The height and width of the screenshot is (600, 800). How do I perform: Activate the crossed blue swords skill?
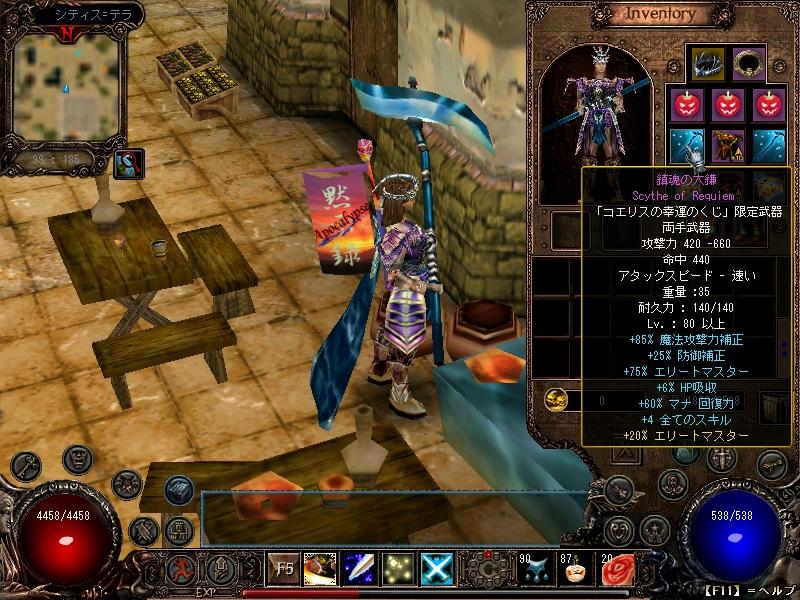[x=436, y=569]
